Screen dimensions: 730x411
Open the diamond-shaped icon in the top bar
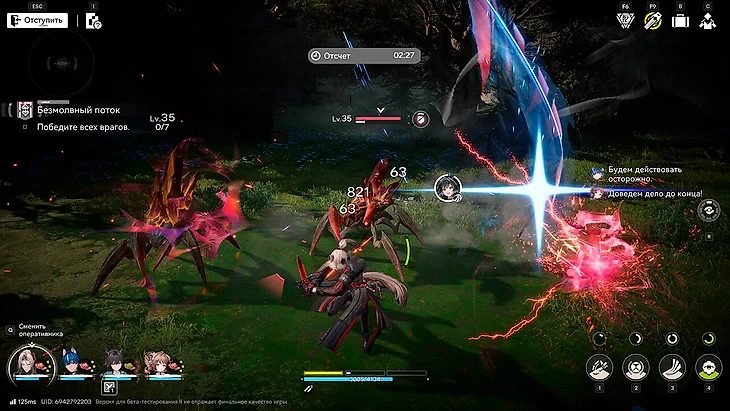pos(626,20)
